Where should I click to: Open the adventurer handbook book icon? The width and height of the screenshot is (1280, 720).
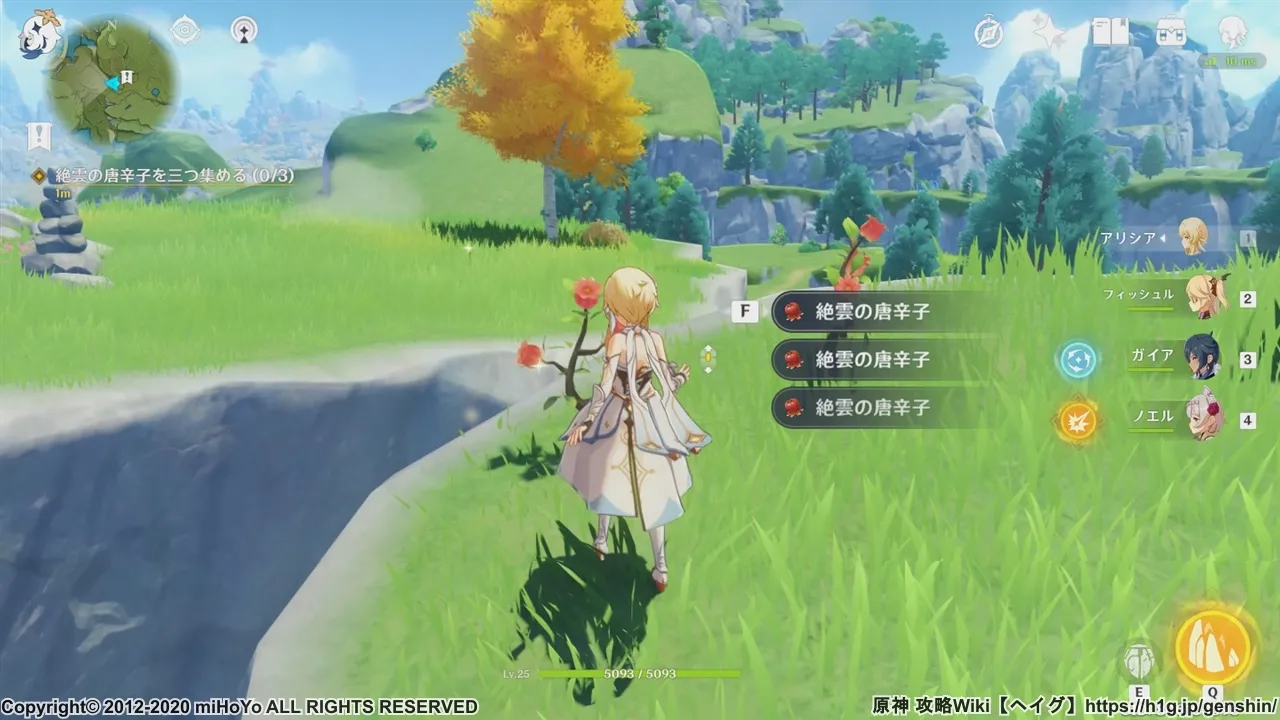(1110, 33)
